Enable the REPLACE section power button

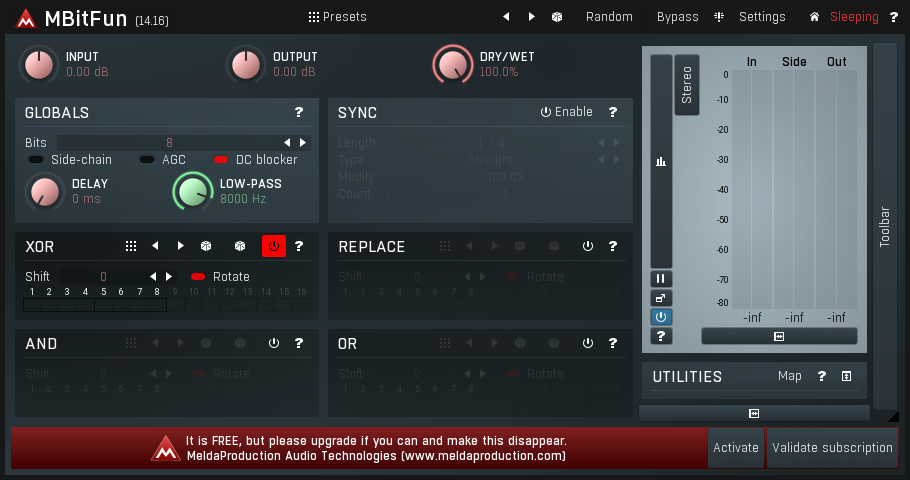coord(587,246)
